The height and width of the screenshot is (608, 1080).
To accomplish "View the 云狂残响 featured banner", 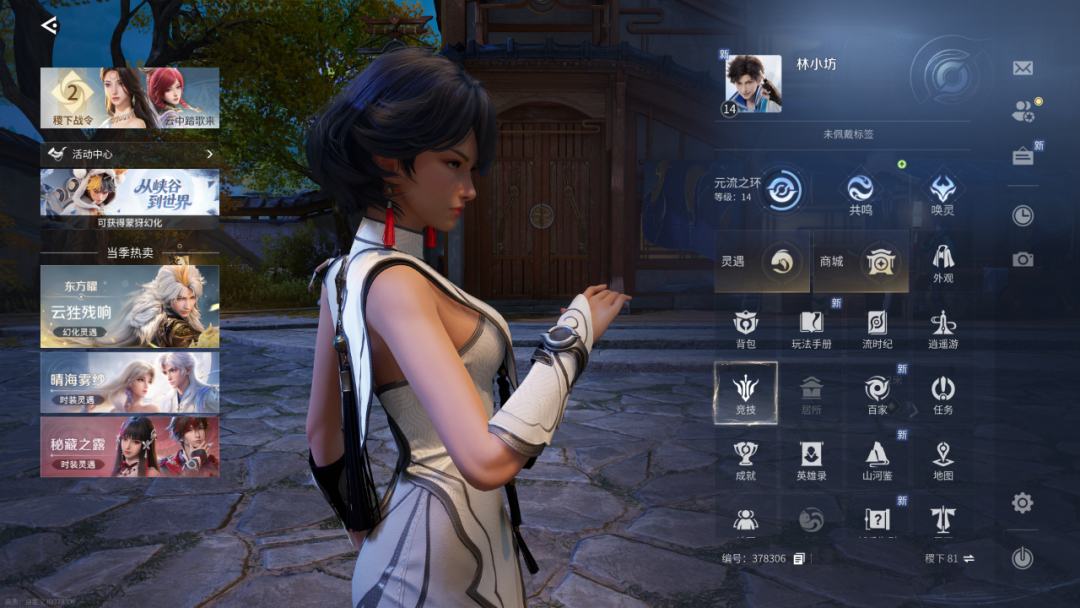I will [130, 306].
